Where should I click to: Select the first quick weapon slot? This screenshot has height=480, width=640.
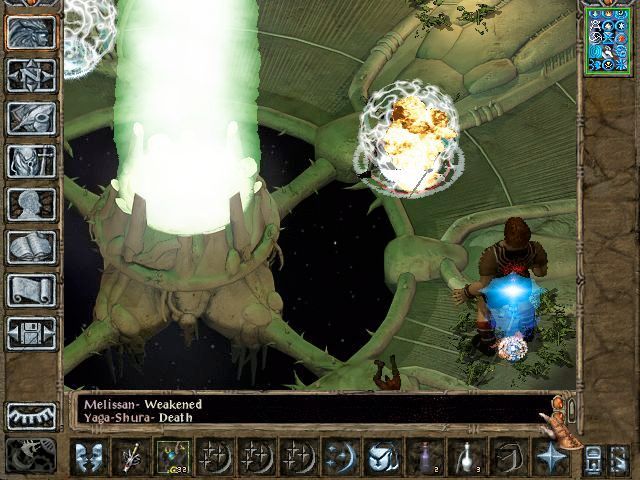click(x=130, y=457)
